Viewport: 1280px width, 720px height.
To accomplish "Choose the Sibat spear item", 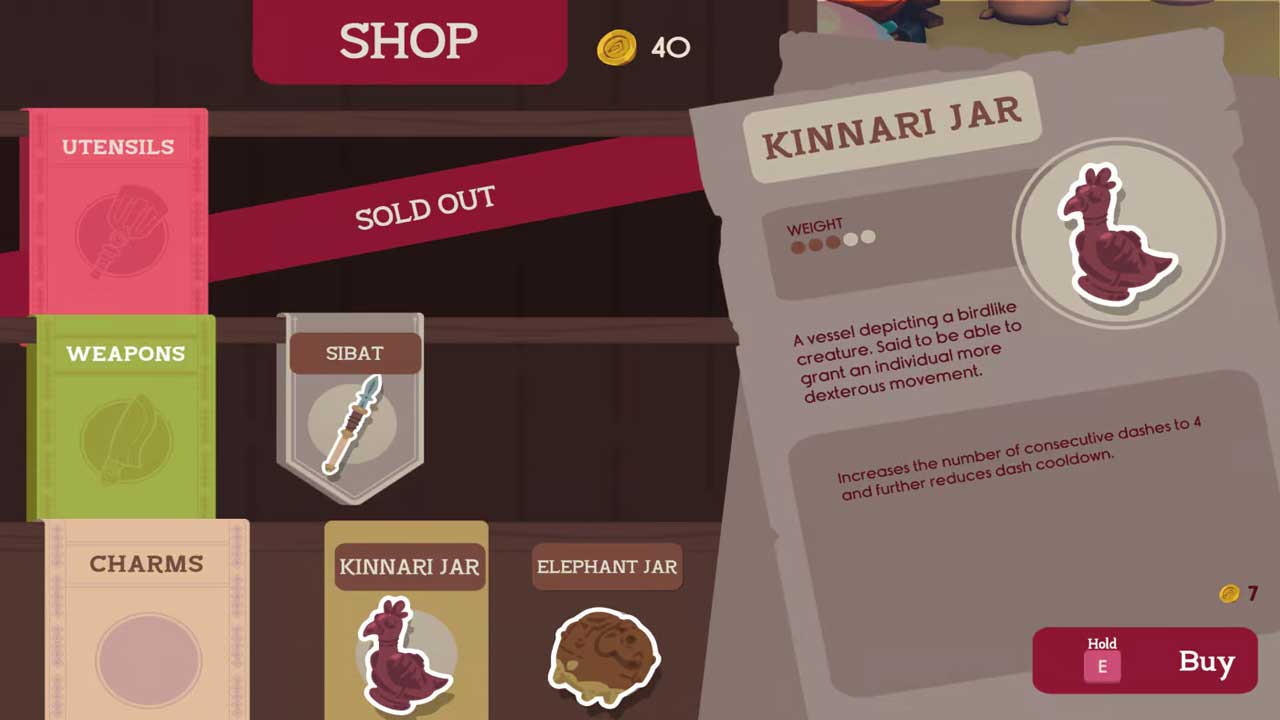I will coord(351,408).
